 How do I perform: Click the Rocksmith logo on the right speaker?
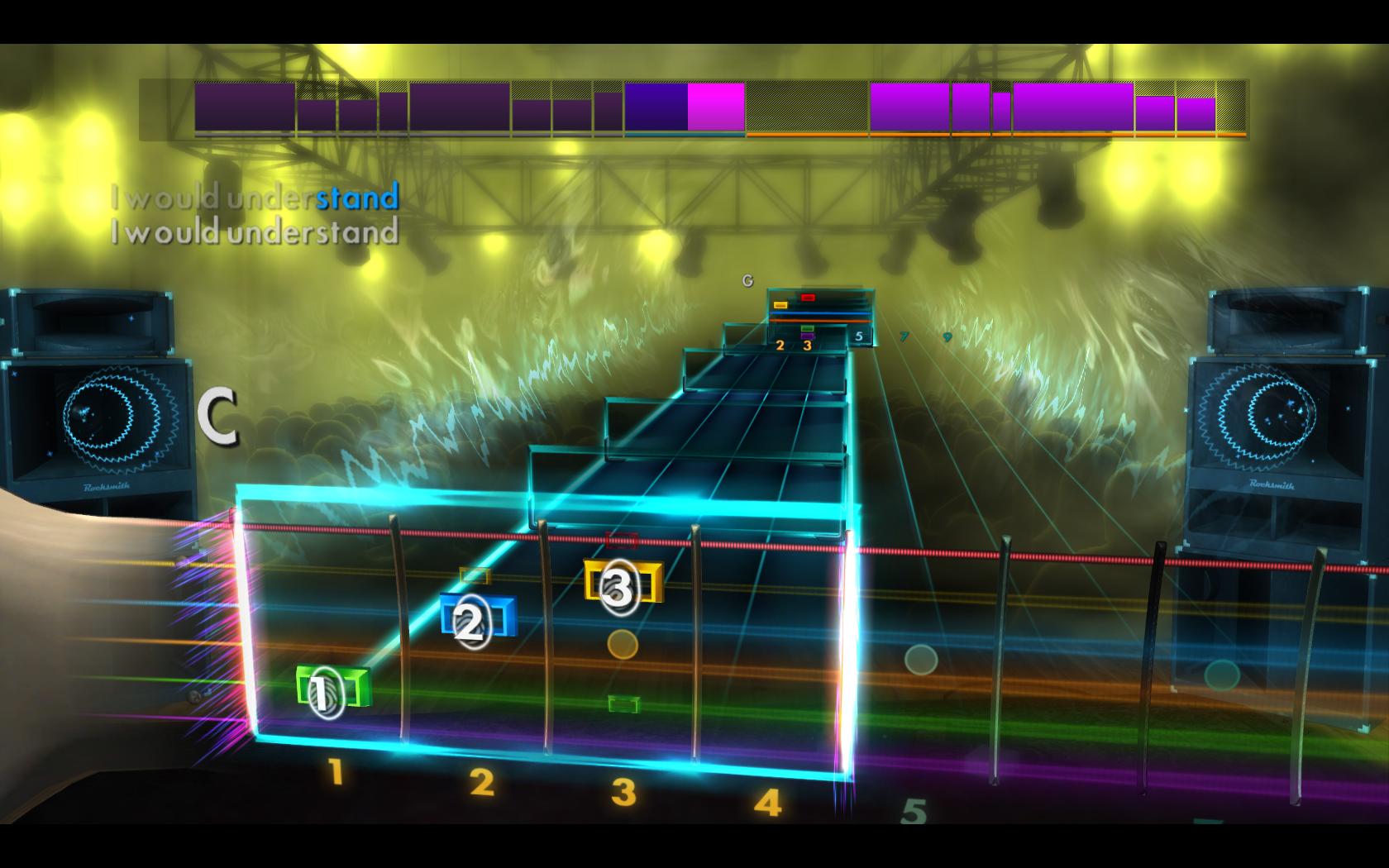click(1271, 484)
